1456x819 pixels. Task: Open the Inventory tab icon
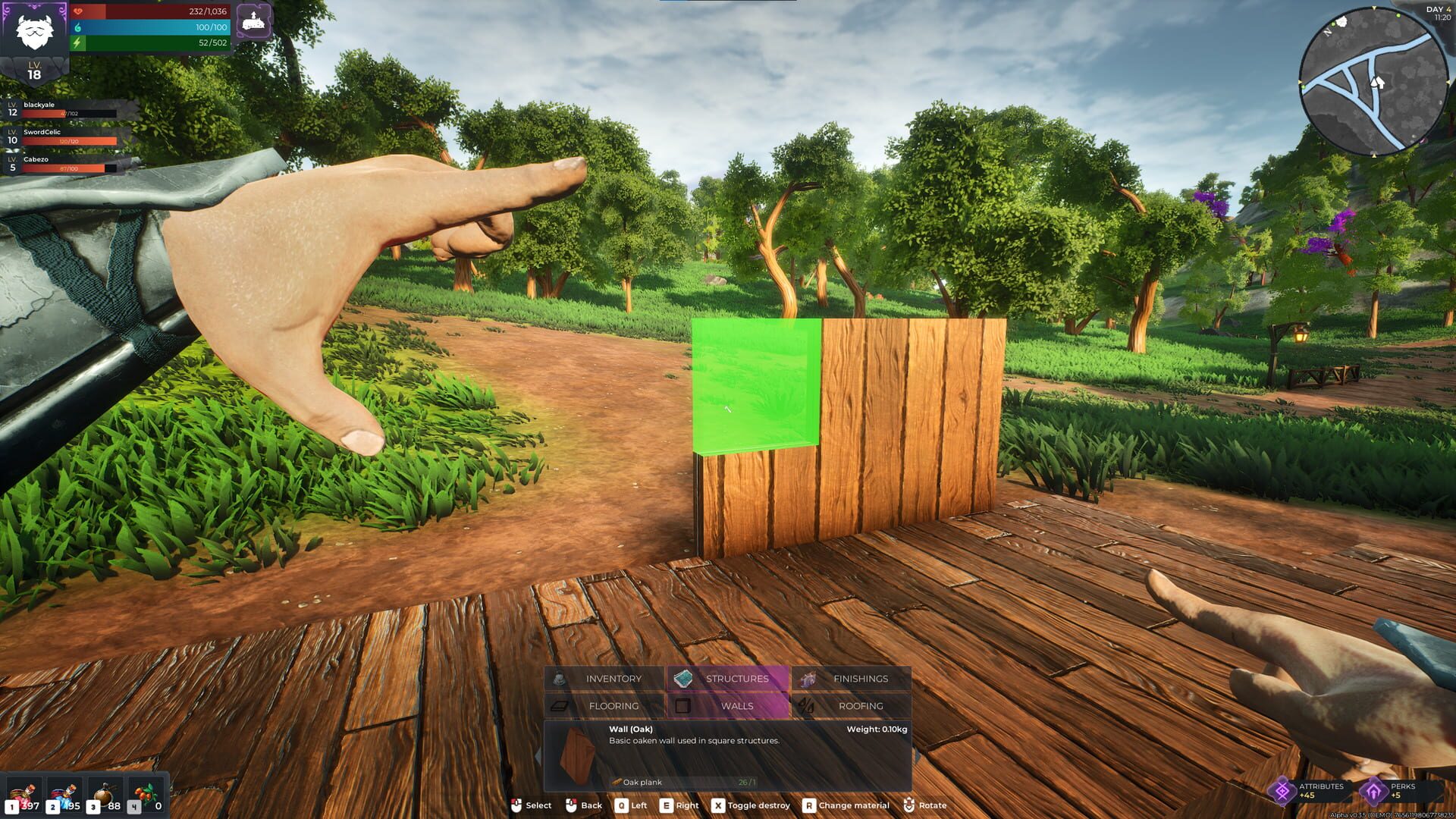[x=560, y=679]
